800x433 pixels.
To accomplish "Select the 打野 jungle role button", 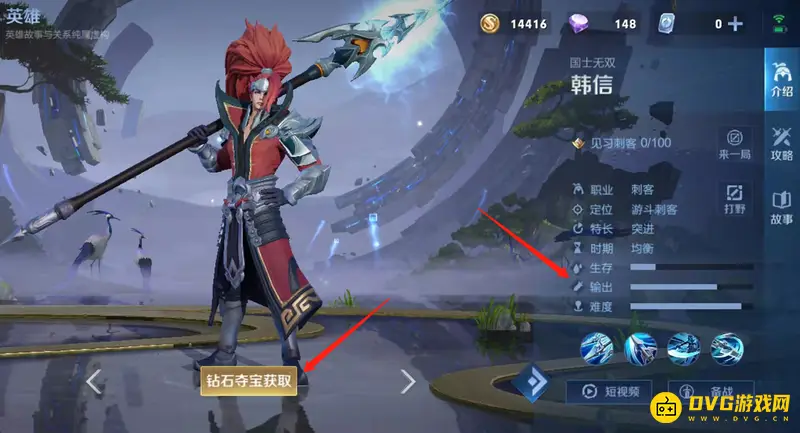I will pyautogui.click(x=734, y=198).
